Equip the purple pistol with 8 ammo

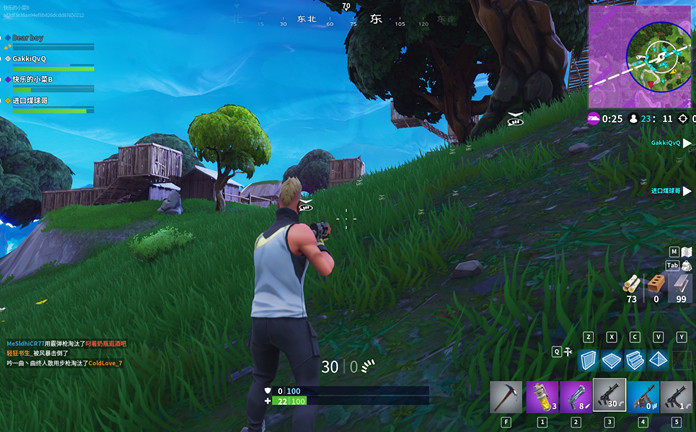click(x=575, y=398)
